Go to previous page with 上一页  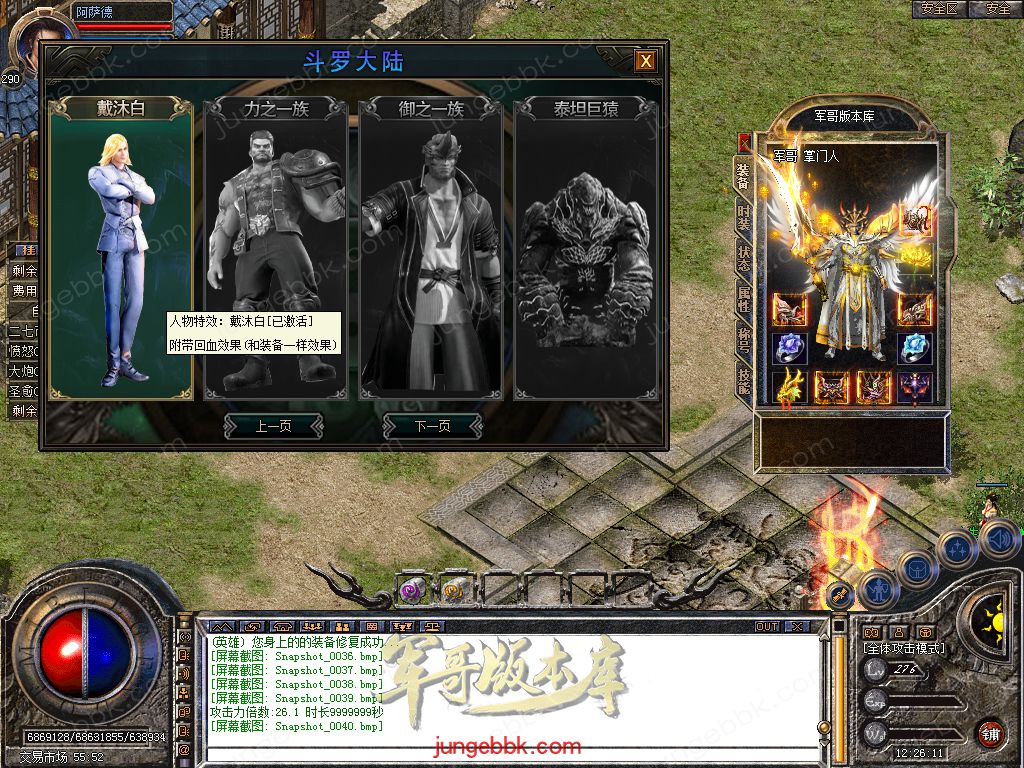(x=273, y=426)
